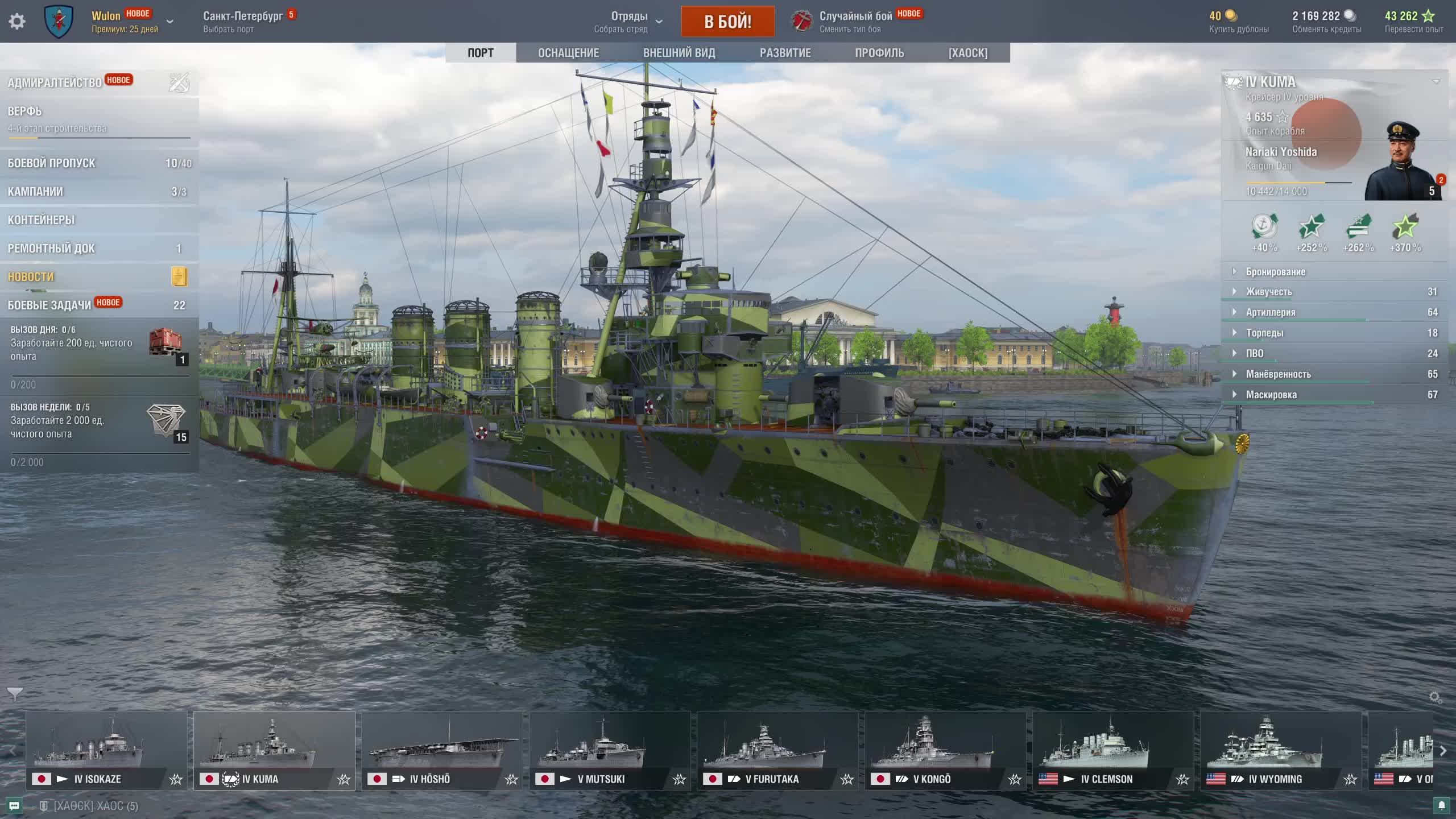Pick the IV Wyoming ship card
Screen dimensions: 1456x819
[1281, 750]
